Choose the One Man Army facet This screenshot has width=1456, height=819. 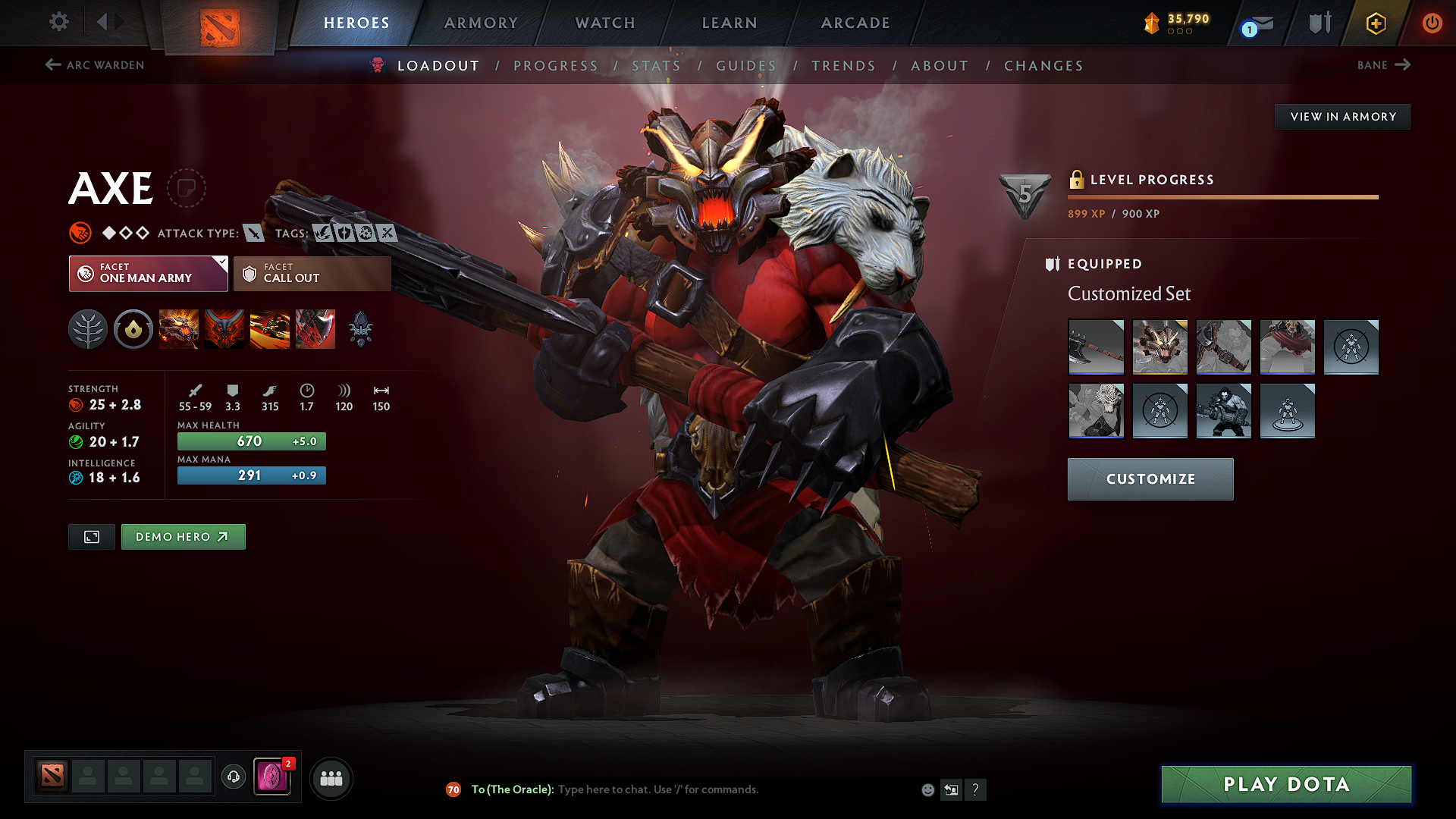148,273
